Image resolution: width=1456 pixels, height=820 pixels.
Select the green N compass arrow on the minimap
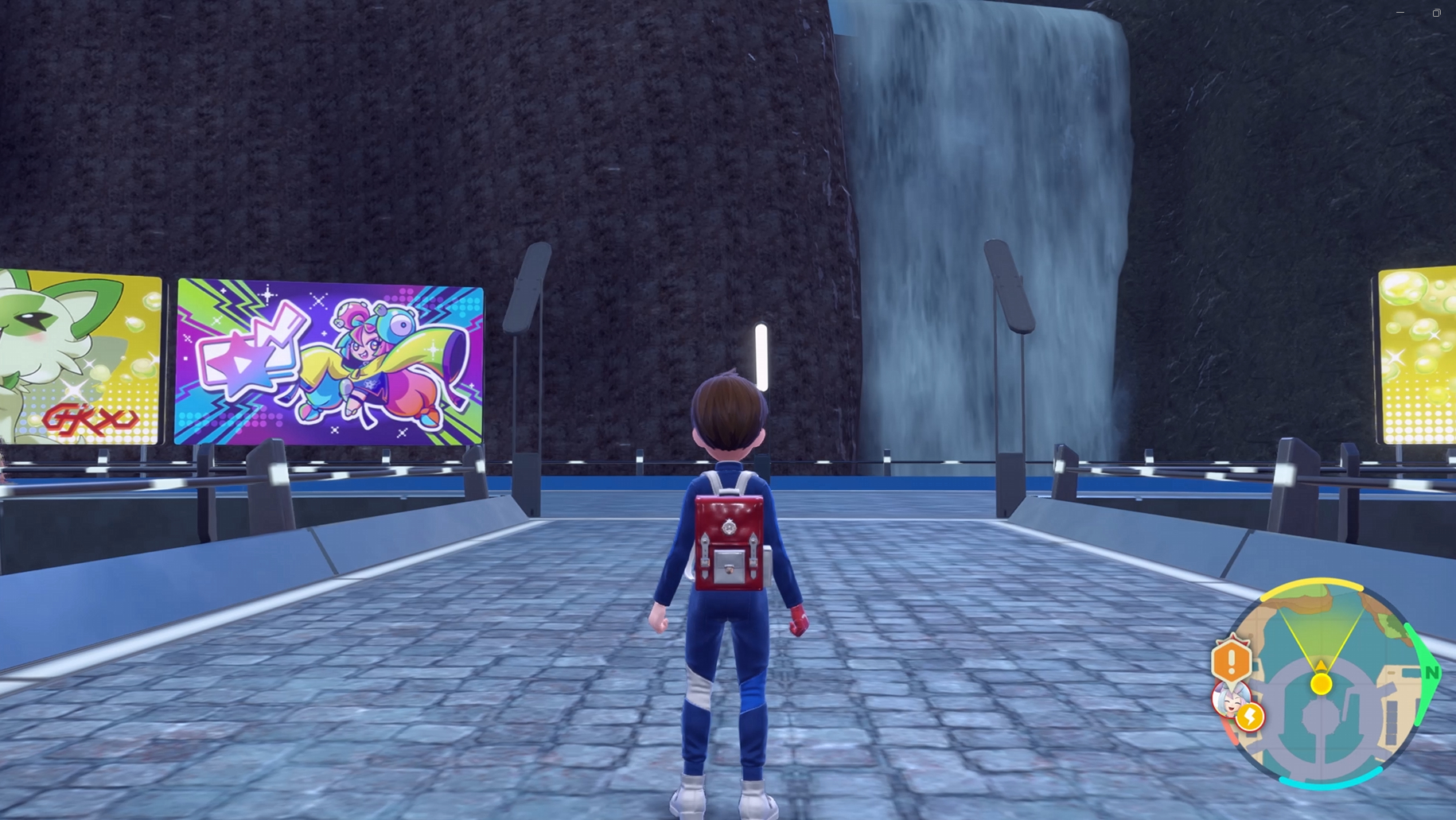[1429, 672]
